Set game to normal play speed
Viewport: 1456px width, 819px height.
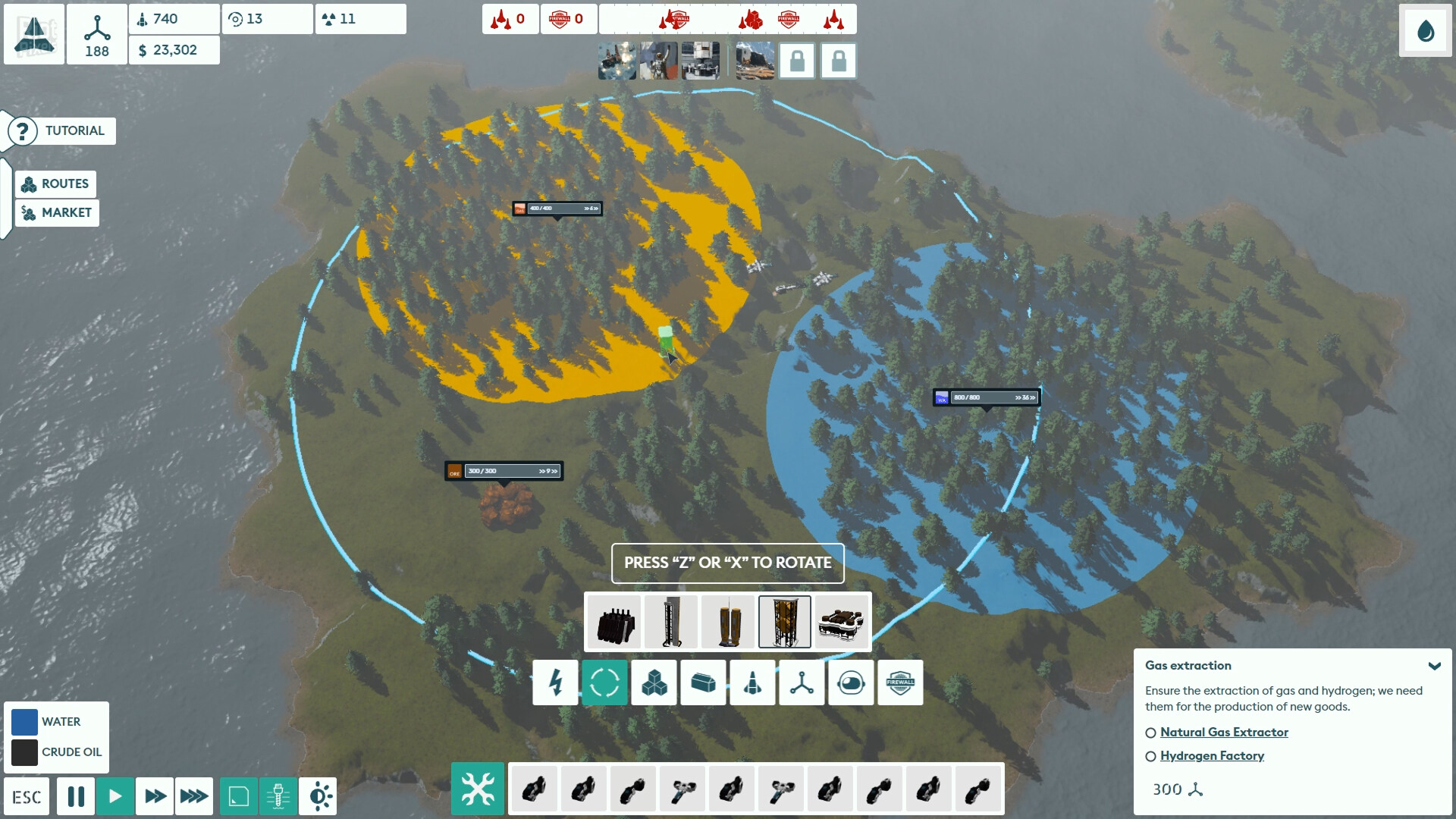(x=115, y=796)
